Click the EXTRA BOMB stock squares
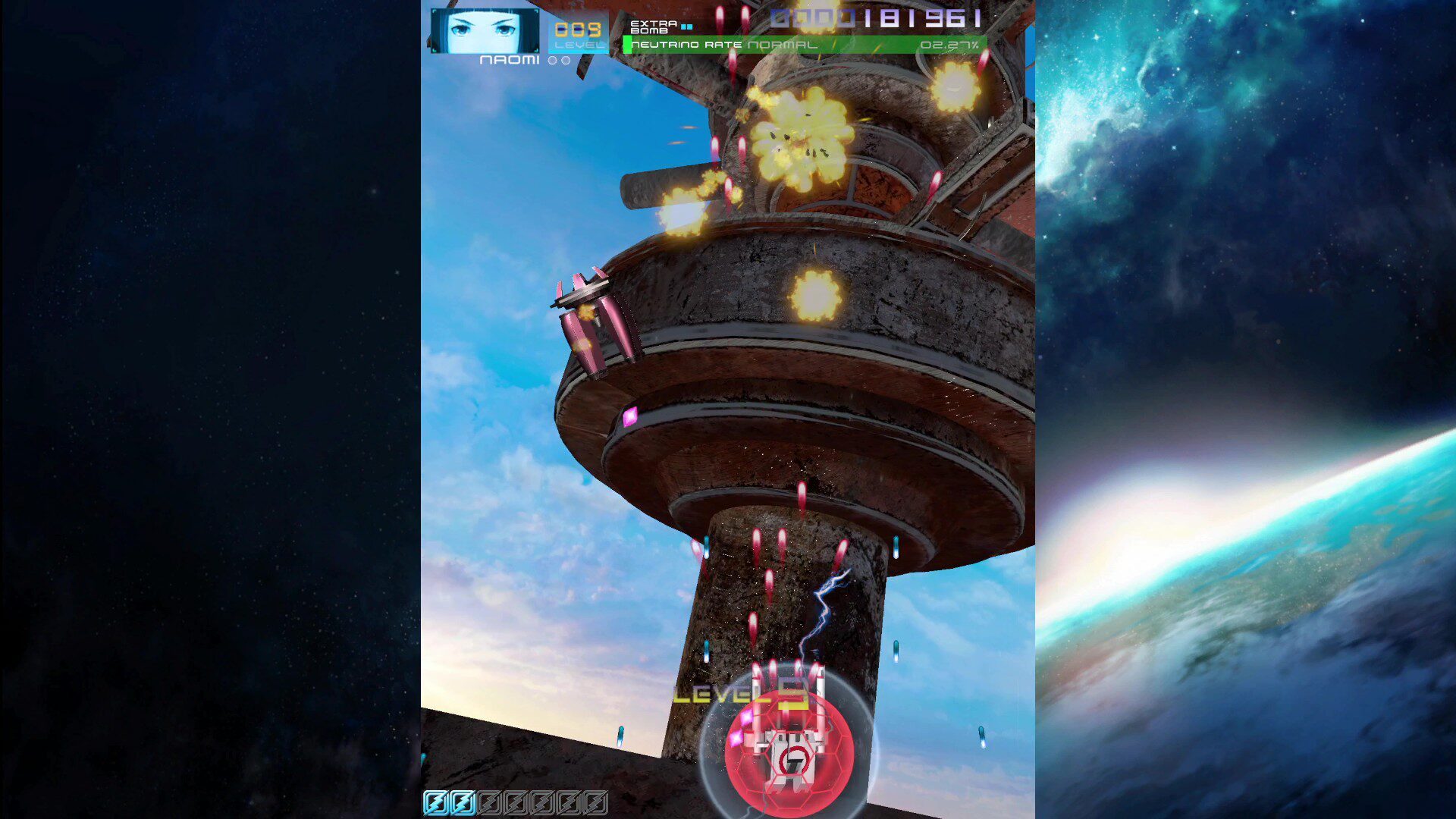 click(686, 26)
